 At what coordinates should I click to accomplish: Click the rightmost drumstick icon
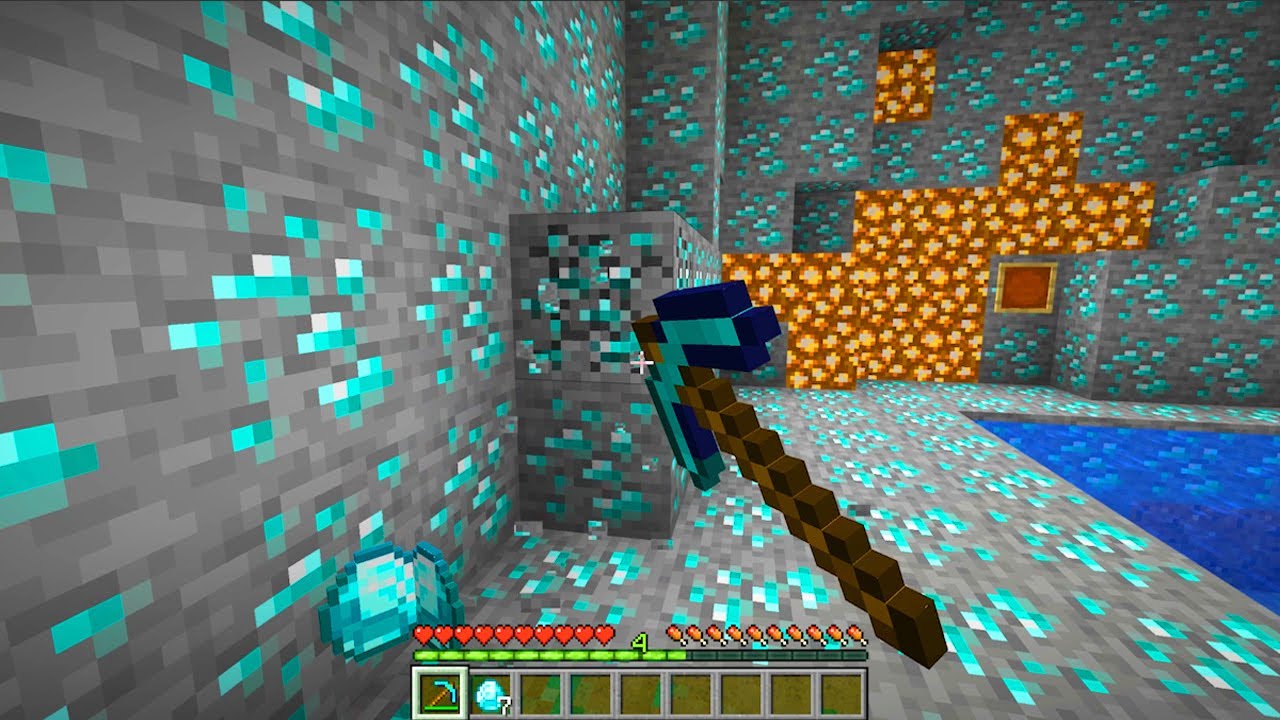point(857,633)
